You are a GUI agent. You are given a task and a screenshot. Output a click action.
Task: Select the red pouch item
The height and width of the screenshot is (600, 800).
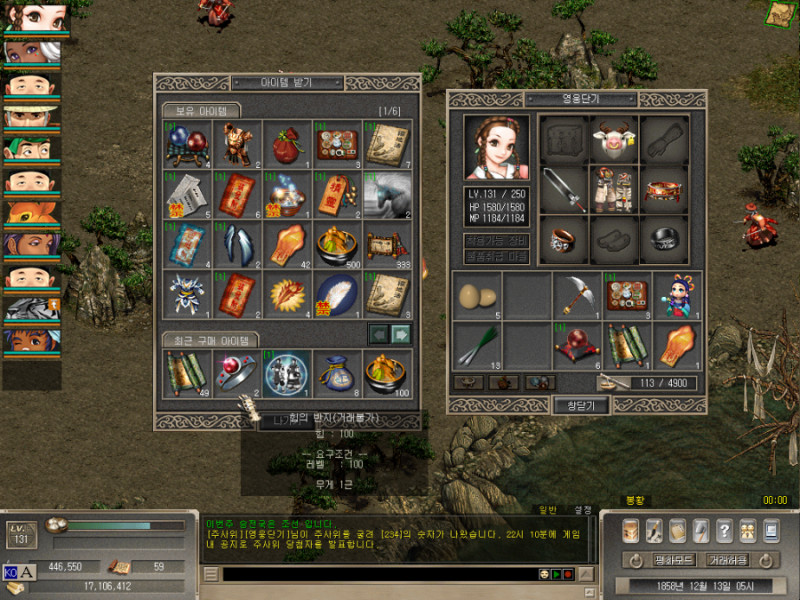(287, 144)
